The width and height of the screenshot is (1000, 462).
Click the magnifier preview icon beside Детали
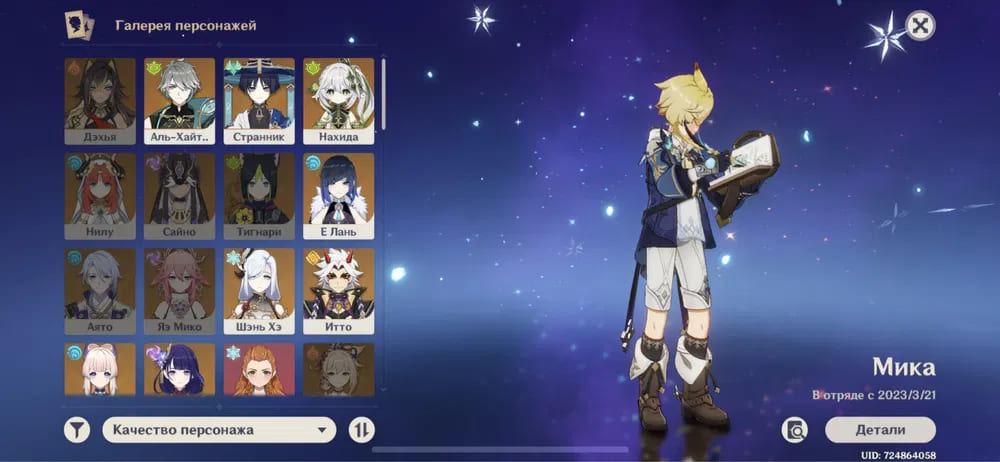(x=796, y=430)
